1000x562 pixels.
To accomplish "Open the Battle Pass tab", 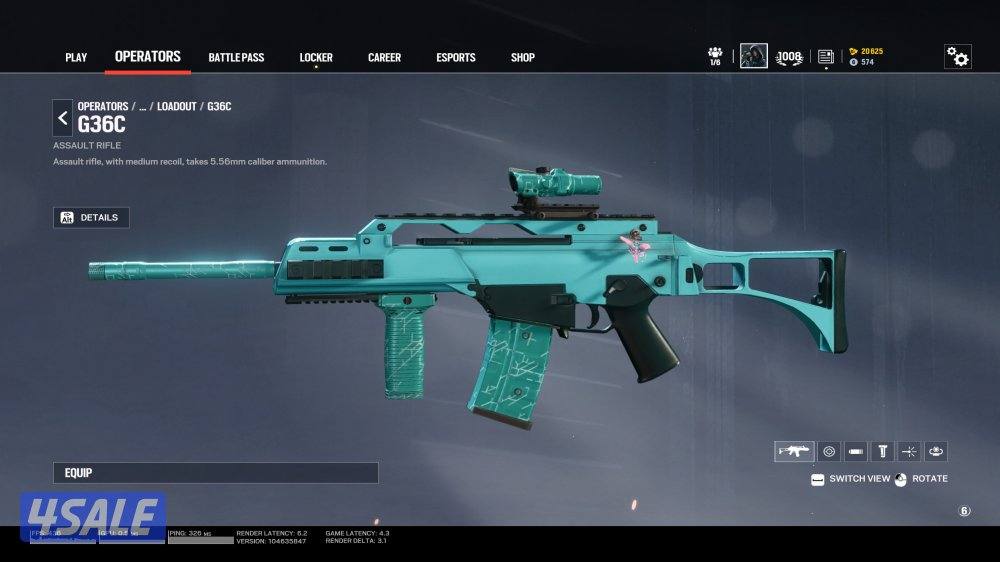I will [236, 58].
